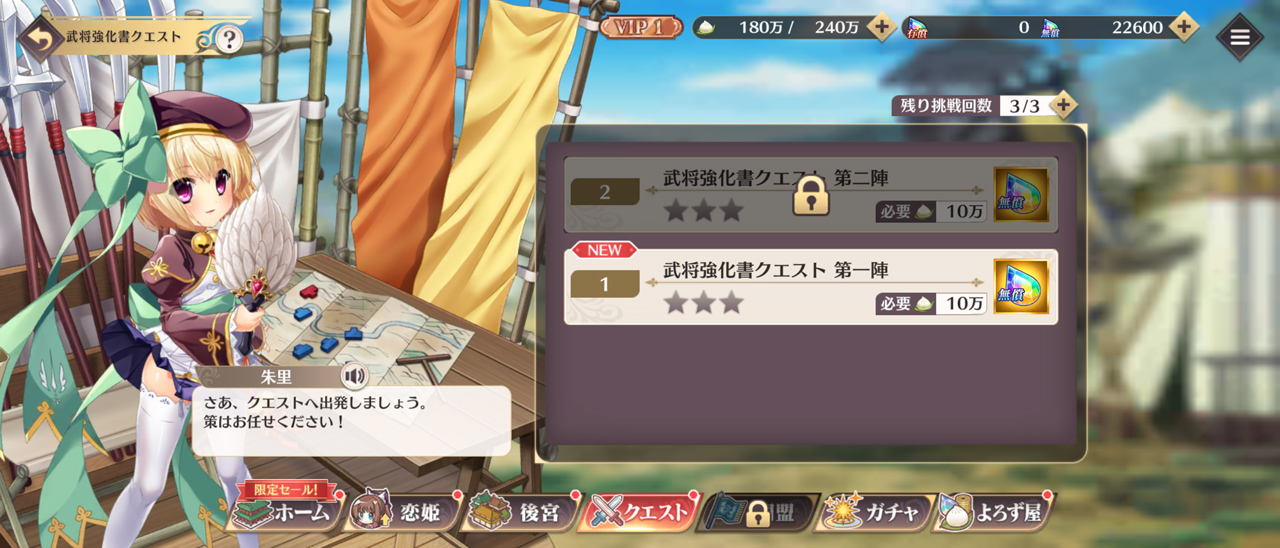Open the hamburger menu
The width and height of the screenshot is (1280, 548).
(x=1240, y=37)
